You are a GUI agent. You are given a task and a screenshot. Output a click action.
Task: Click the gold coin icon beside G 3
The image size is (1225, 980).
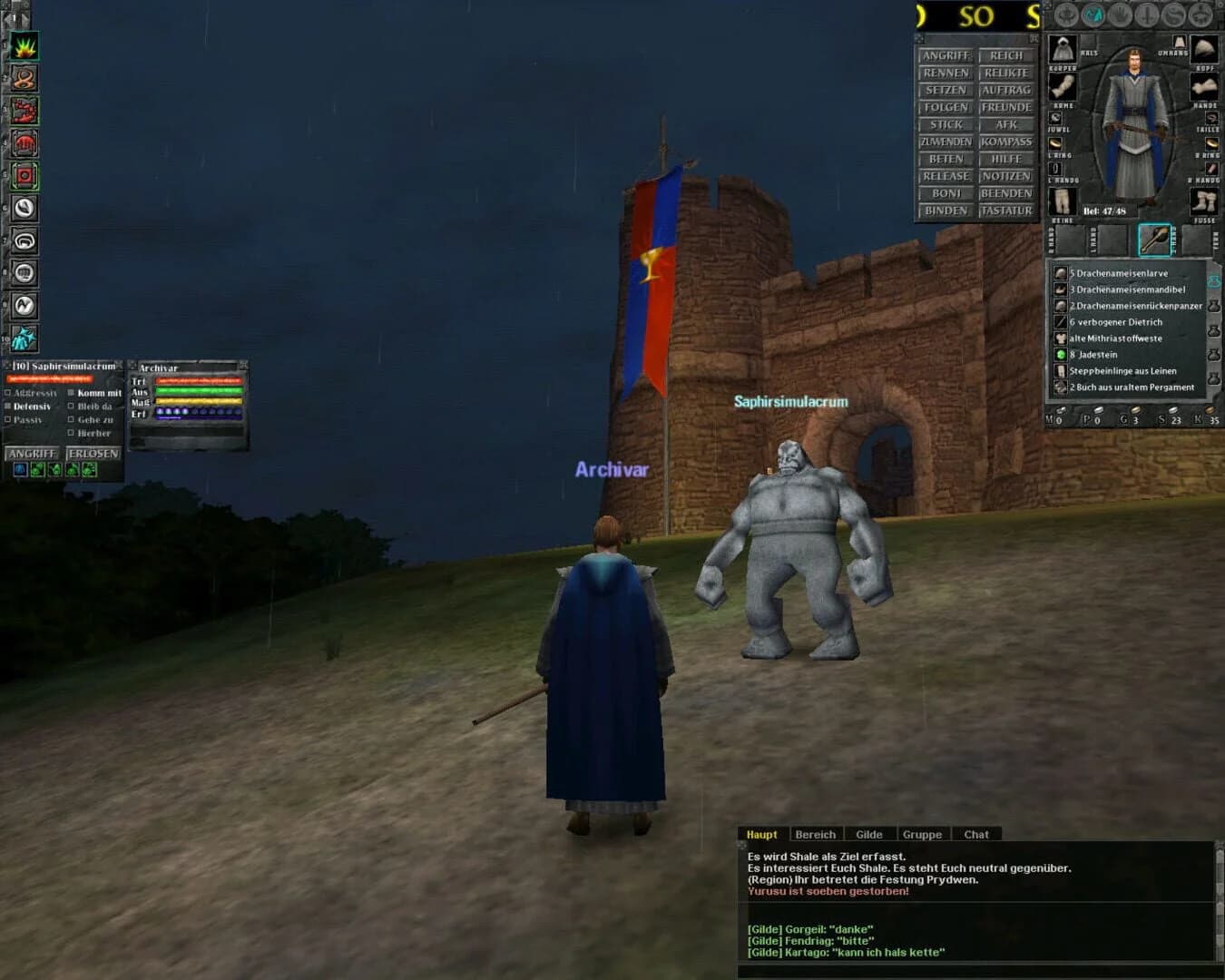click(1134, 409)
